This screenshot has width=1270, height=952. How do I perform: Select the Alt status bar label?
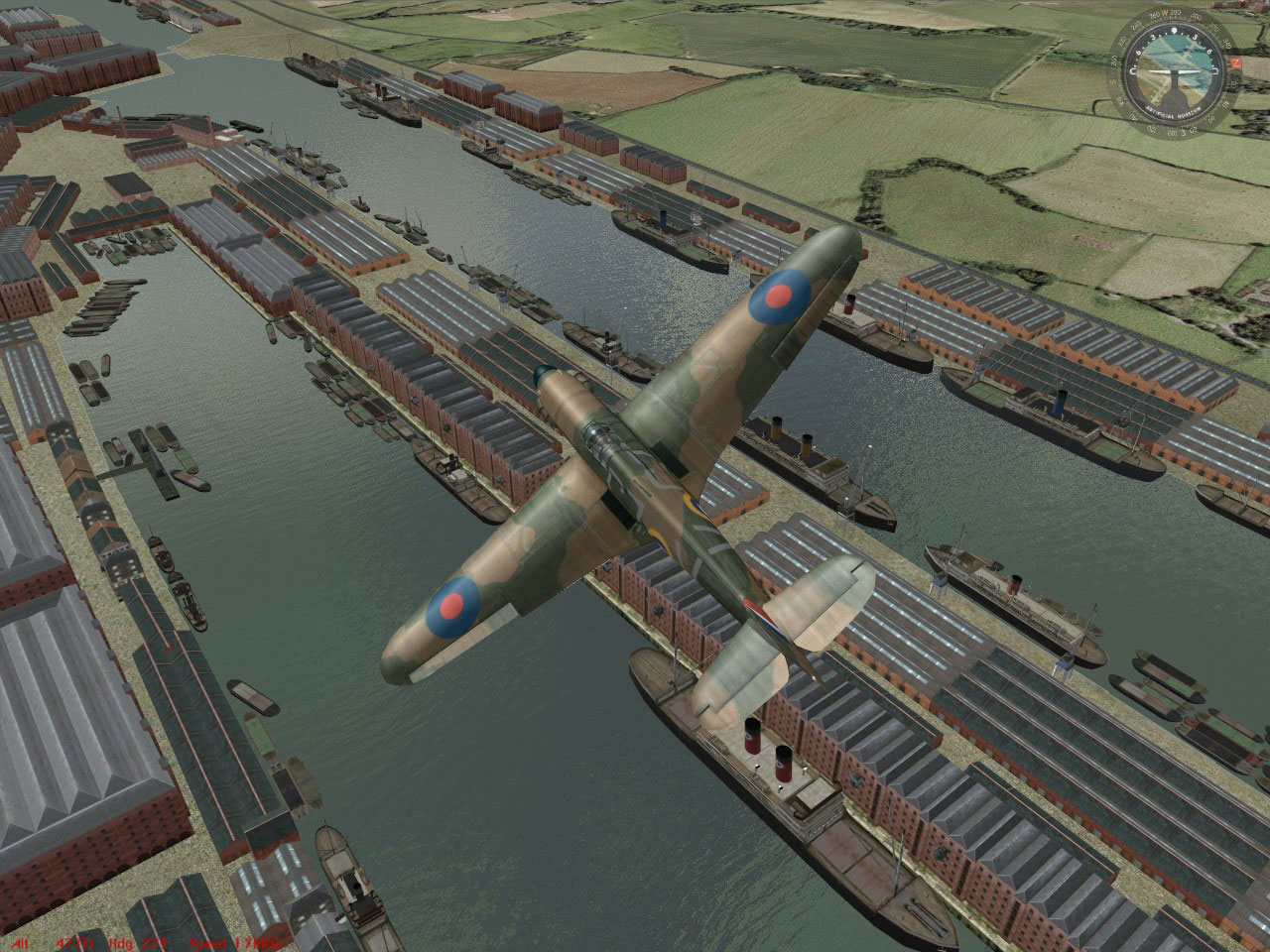coord(20,943)
